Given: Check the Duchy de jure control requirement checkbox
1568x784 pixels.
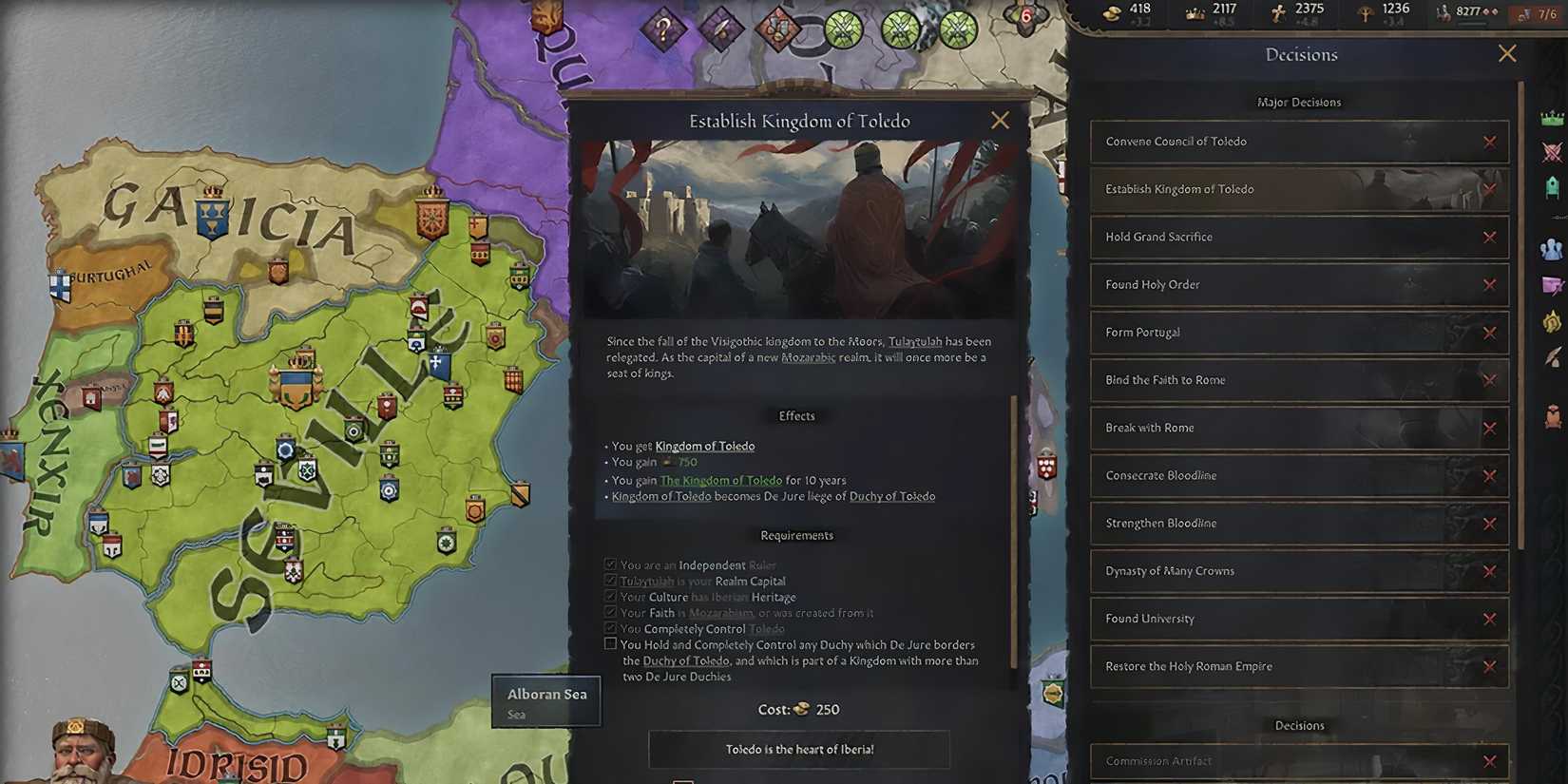Looking at the screenshot, I should coord(610,642).
